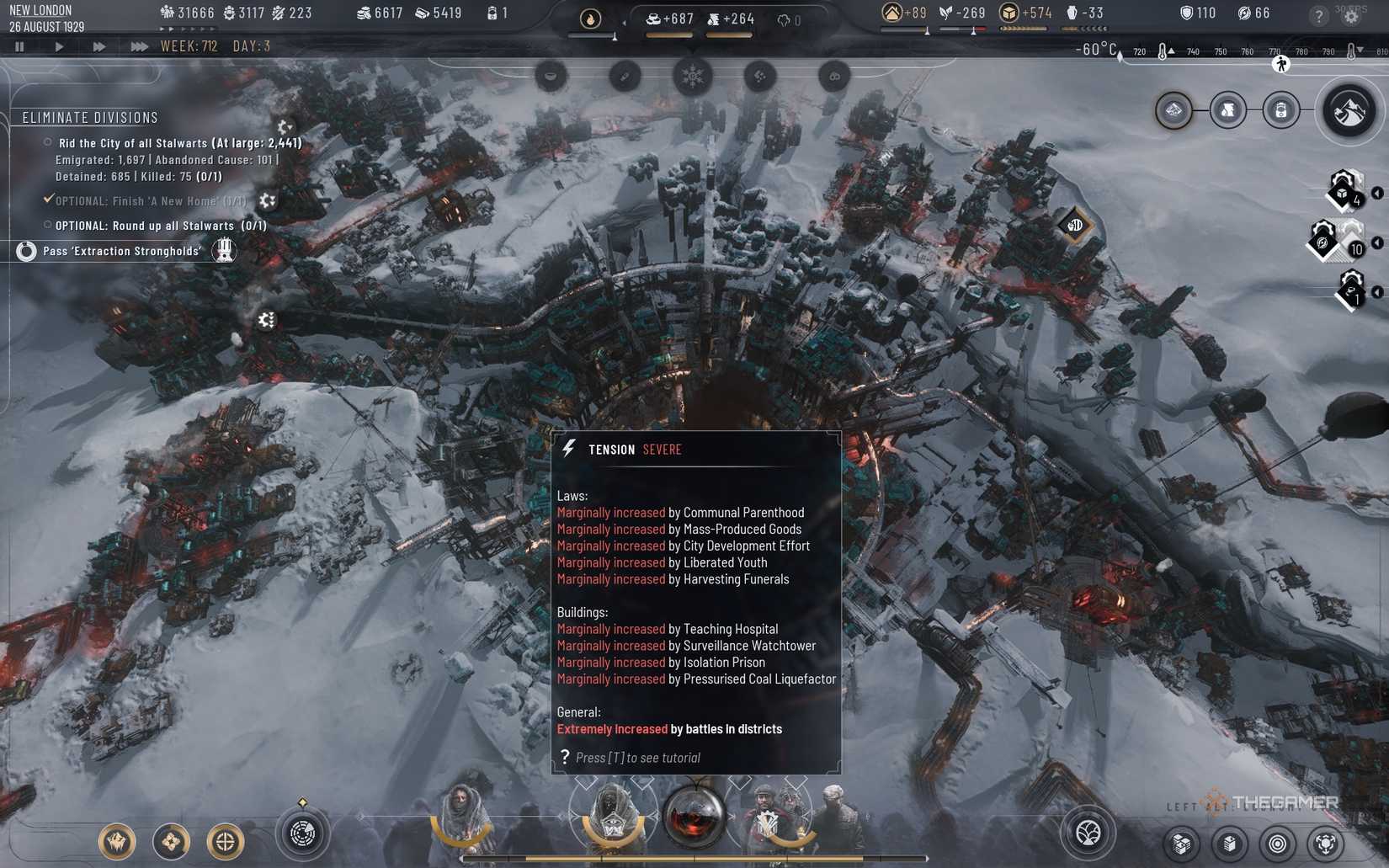Image resolution: width=1389 pixels, height=868 pixels.
Task: Click Pass 'Extraction Strongholds' law proposal
Action: point(122,250)
